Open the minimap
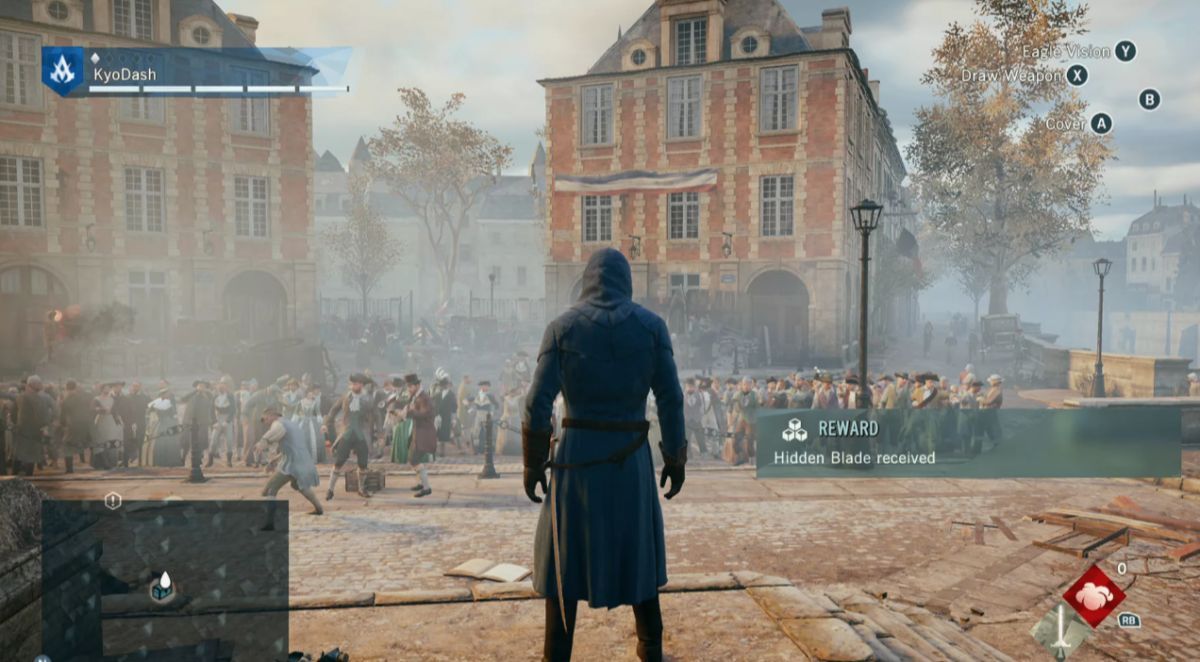Screen dimensions: 1200x662 165,578
